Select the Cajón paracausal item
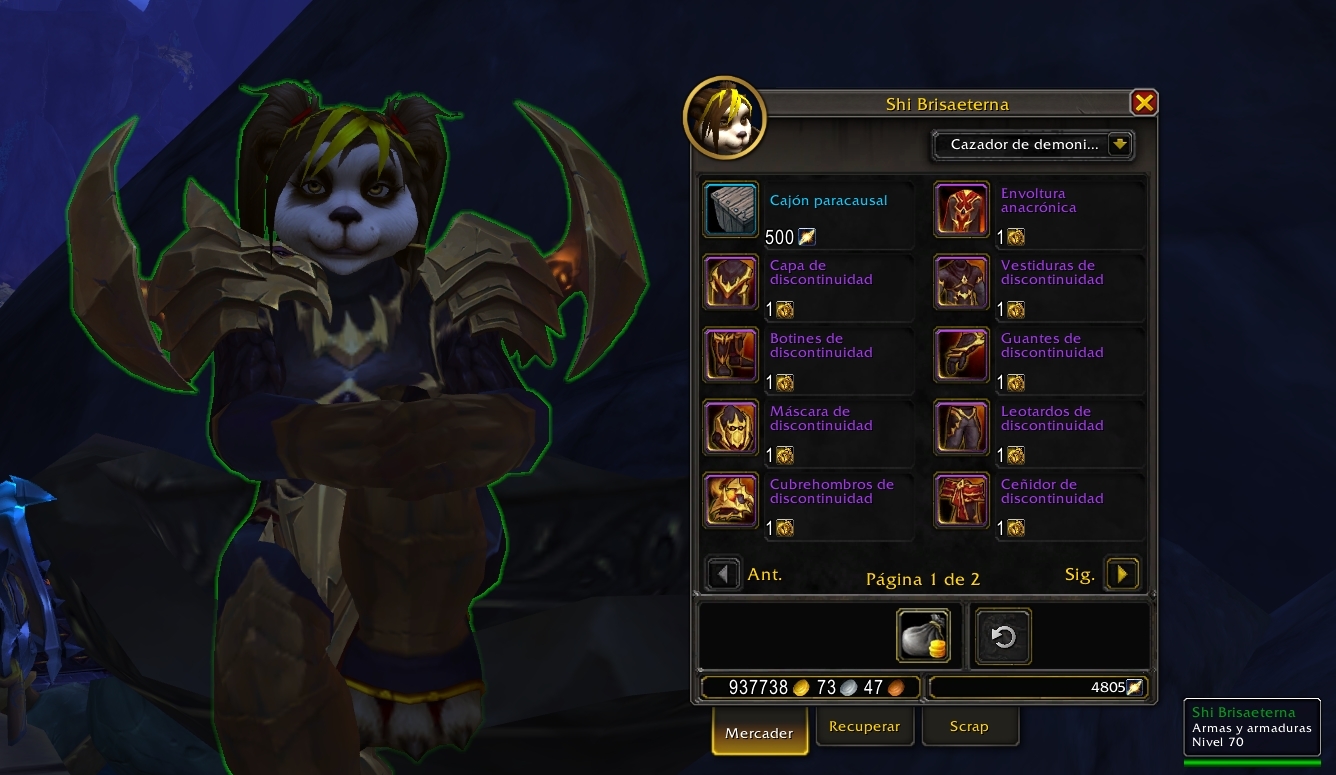The image size is (1336, 775). (730, 209)
